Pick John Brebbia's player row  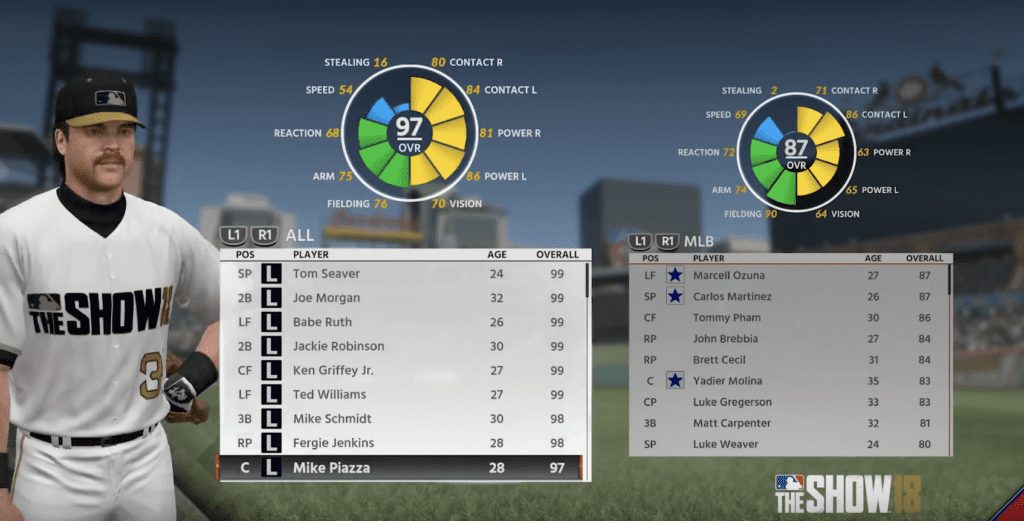click(790, 338)
